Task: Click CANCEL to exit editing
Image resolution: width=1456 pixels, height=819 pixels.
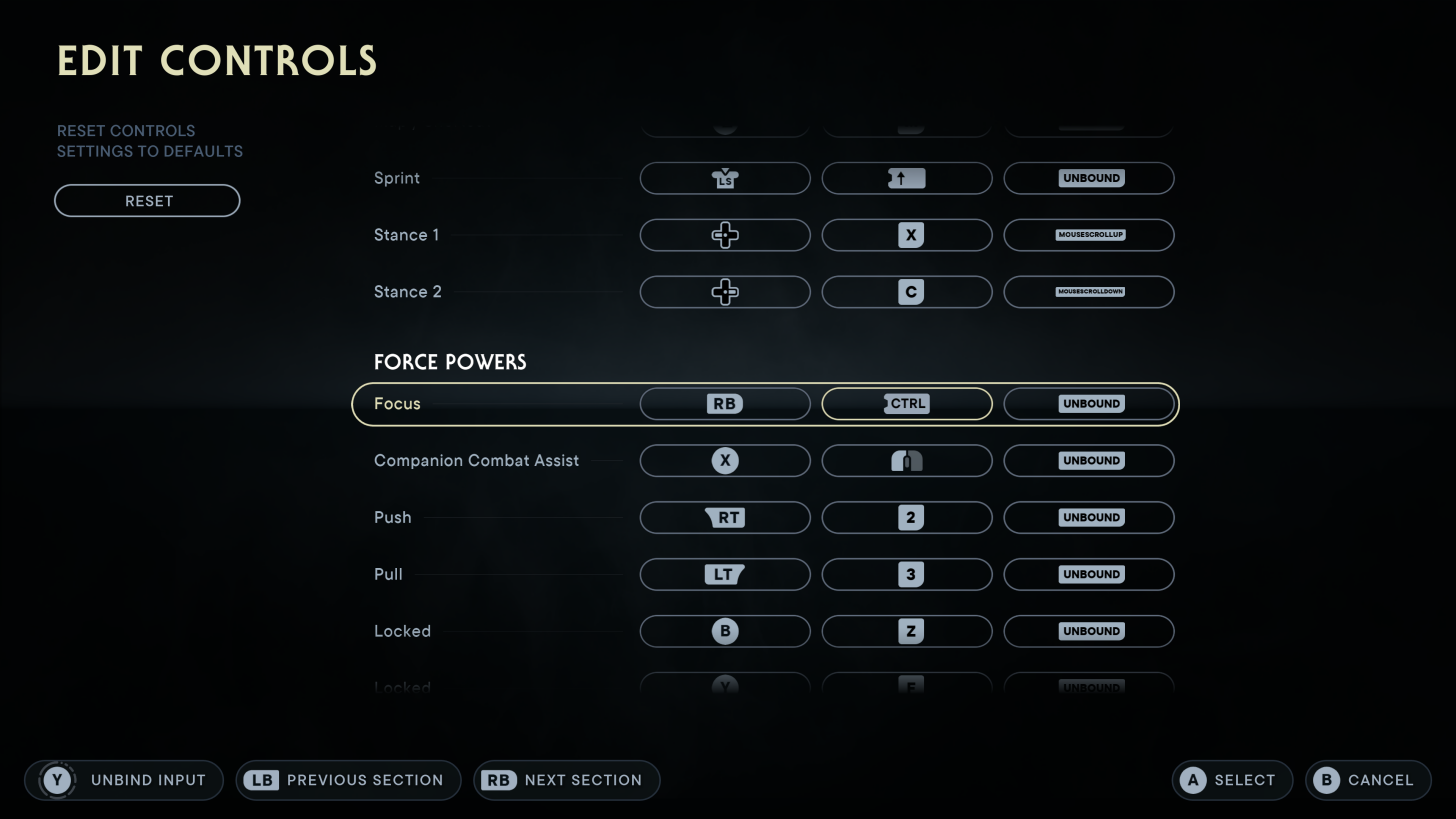Action: pos(1367,780)
